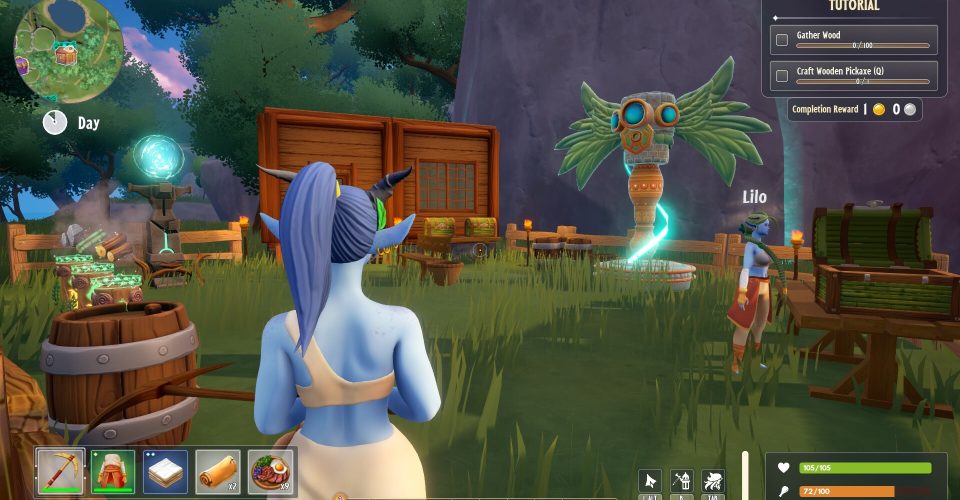Screen dimensions: 960x500
Task: Click the winged creature icon
Action: point(714,481)
